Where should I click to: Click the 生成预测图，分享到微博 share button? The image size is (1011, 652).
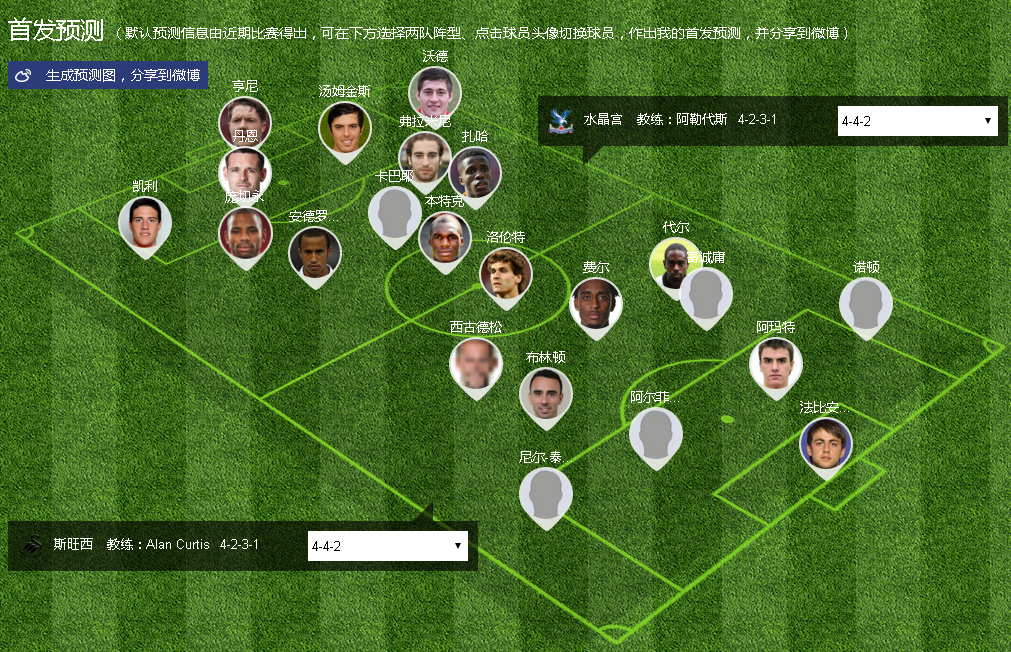[108, 76]
